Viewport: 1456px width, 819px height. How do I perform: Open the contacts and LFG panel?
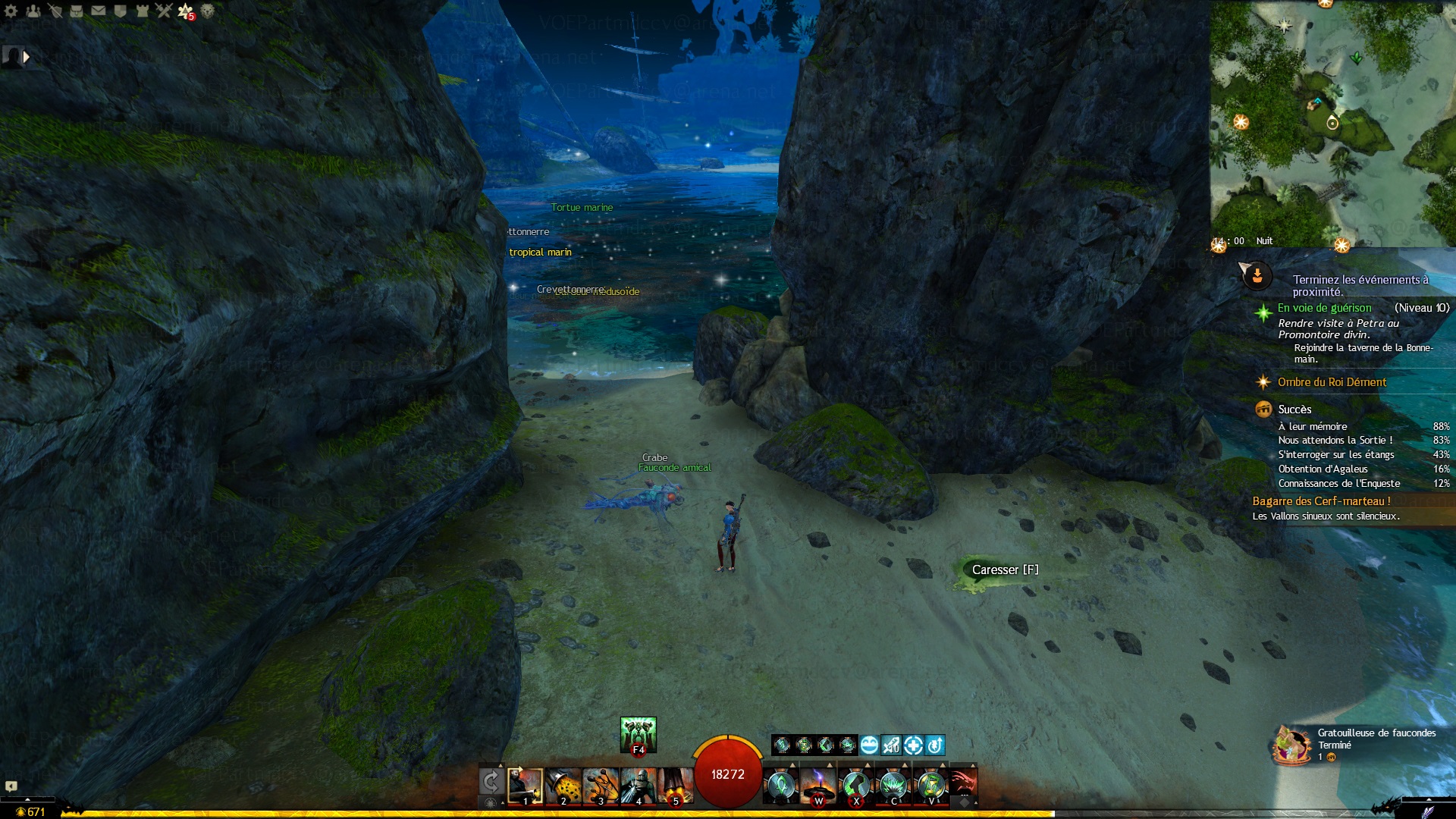pyautogui.click(x=33, y=11)
